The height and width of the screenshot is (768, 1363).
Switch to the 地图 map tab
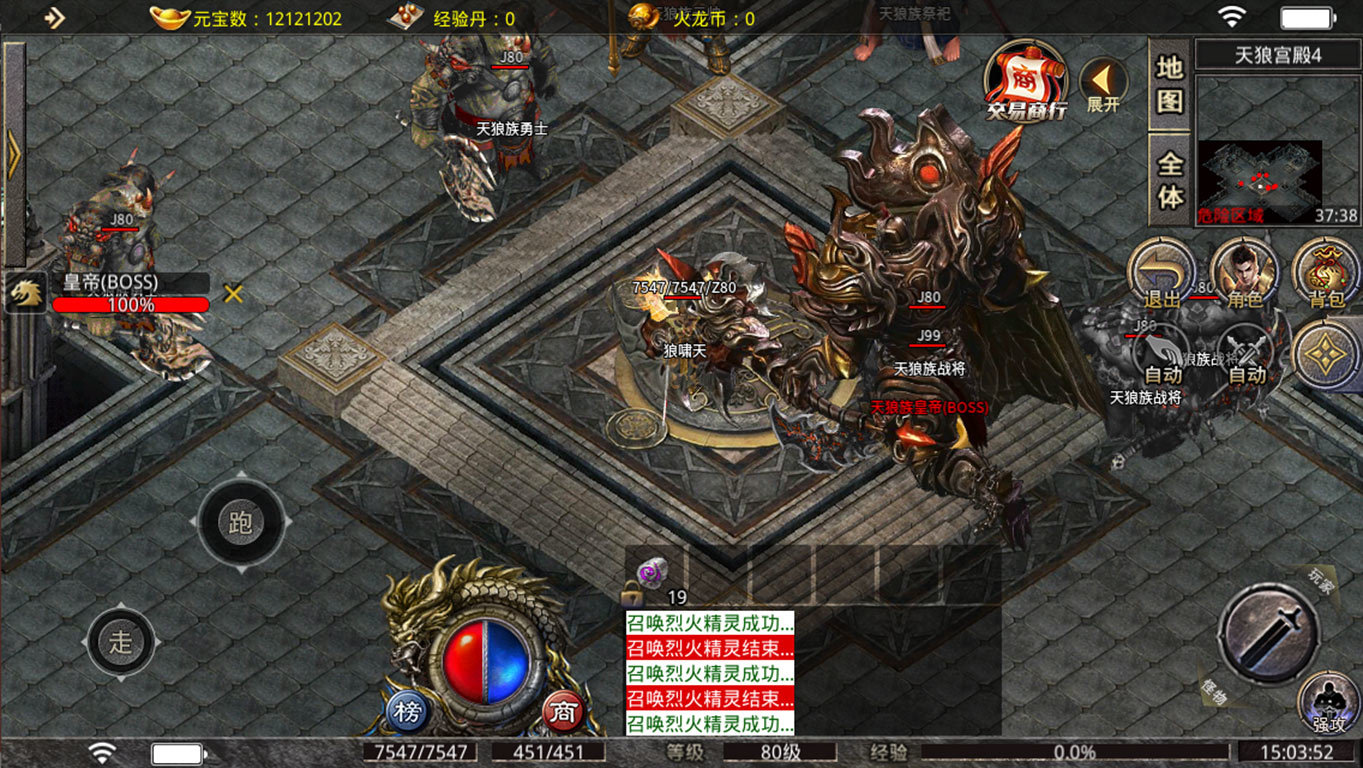click(1169, 84)
